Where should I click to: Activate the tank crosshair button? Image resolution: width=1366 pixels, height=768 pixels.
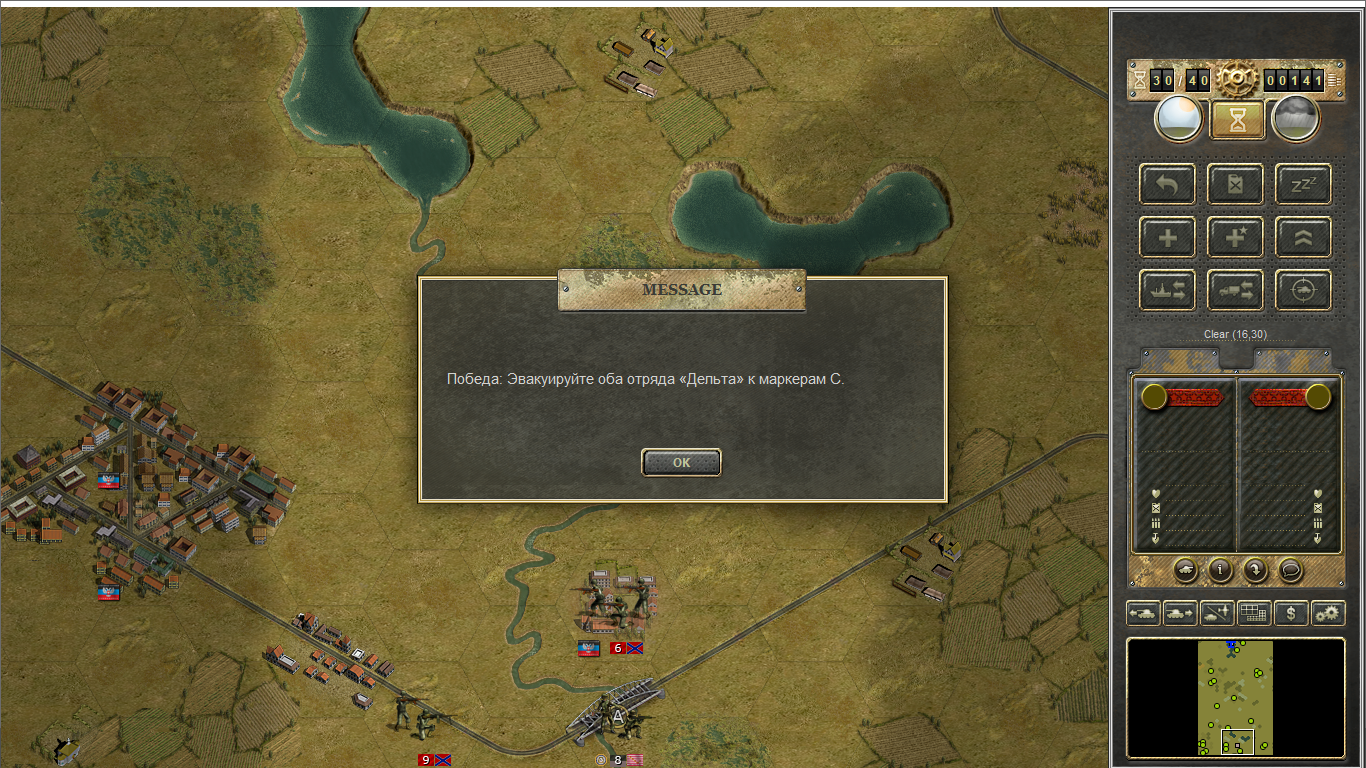click(1303, 290)
